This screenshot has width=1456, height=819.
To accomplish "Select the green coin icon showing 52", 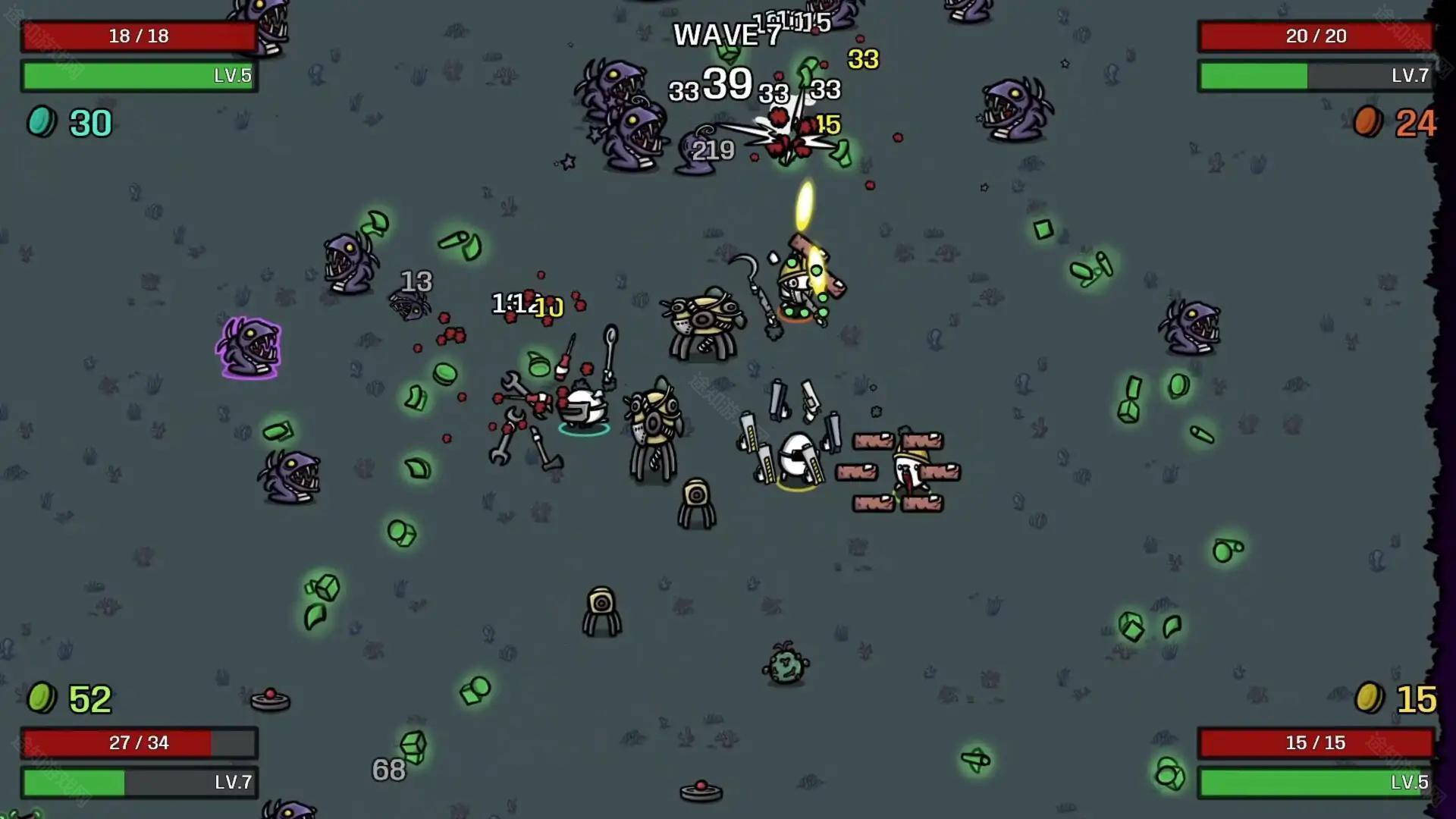I will [43, 698].
